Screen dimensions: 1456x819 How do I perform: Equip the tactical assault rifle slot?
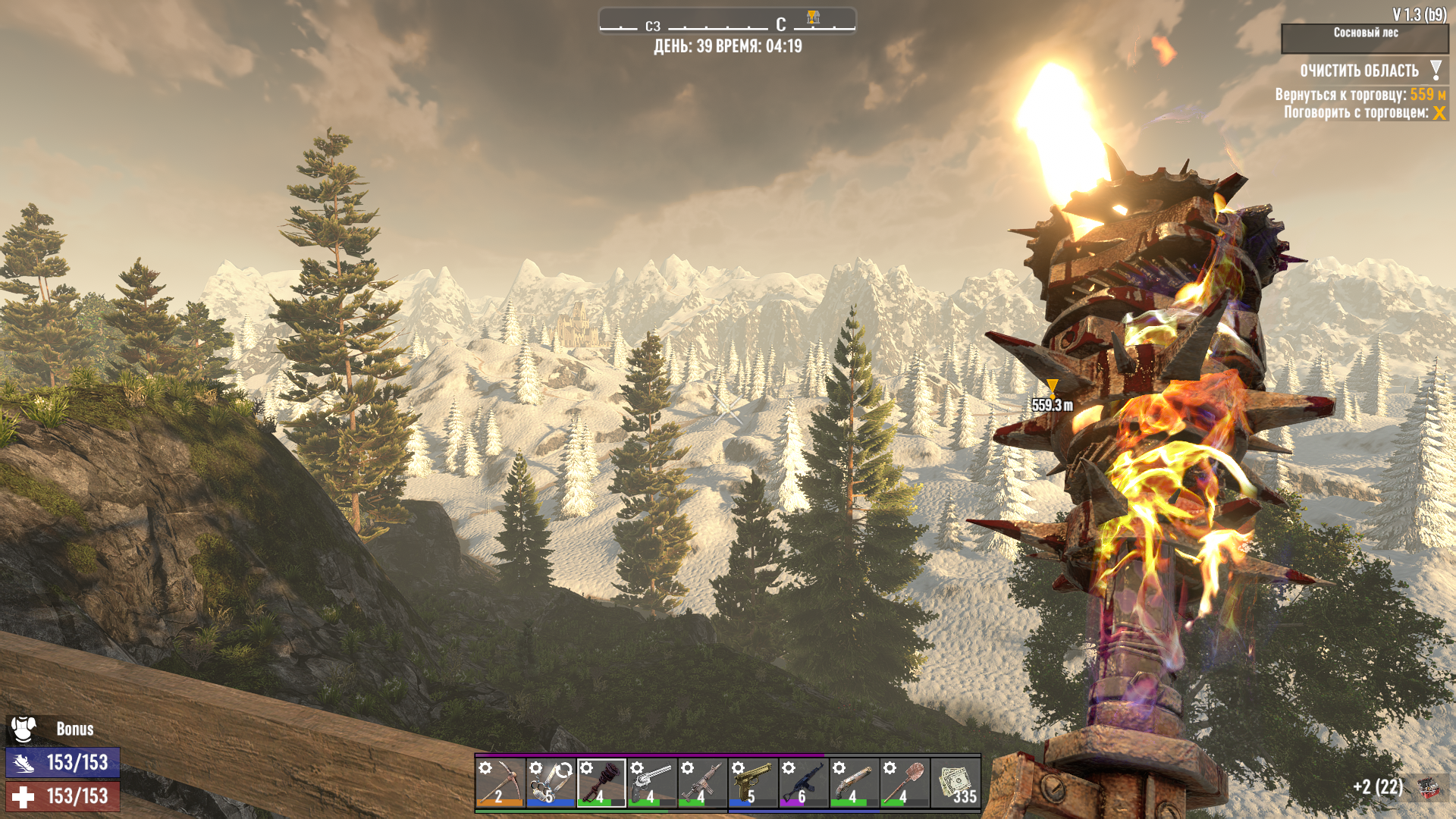(x=703, y=783)
